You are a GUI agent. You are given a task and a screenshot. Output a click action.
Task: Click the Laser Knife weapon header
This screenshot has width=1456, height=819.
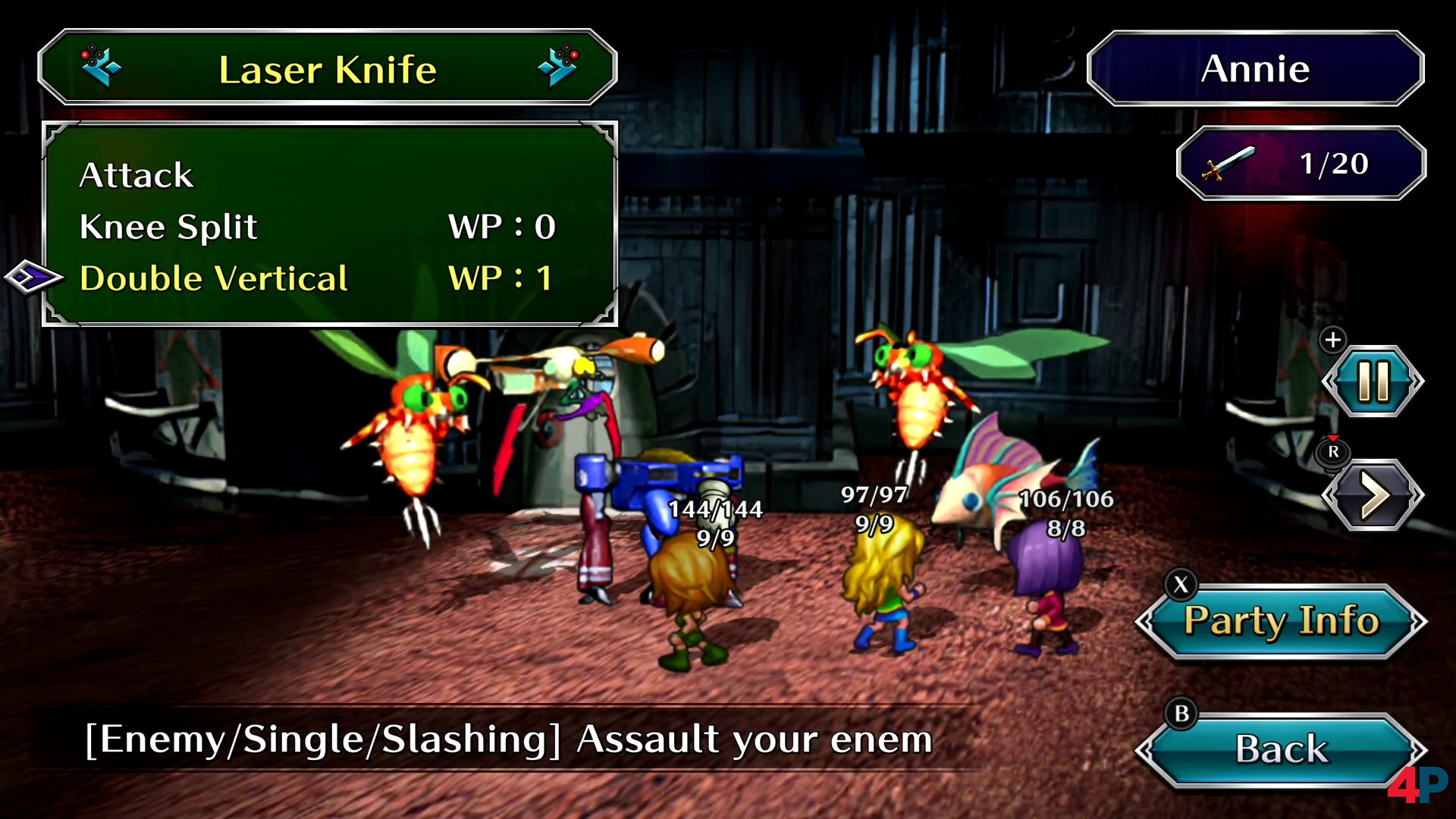pos(328,69)
